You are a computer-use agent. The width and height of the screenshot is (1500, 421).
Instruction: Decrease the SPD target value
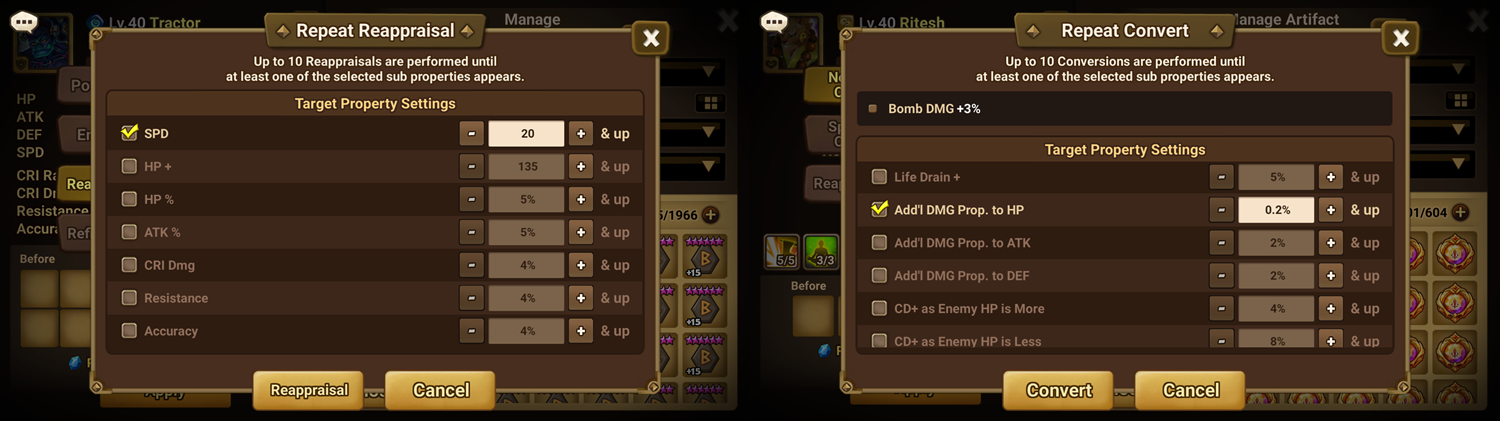[471, 133]
